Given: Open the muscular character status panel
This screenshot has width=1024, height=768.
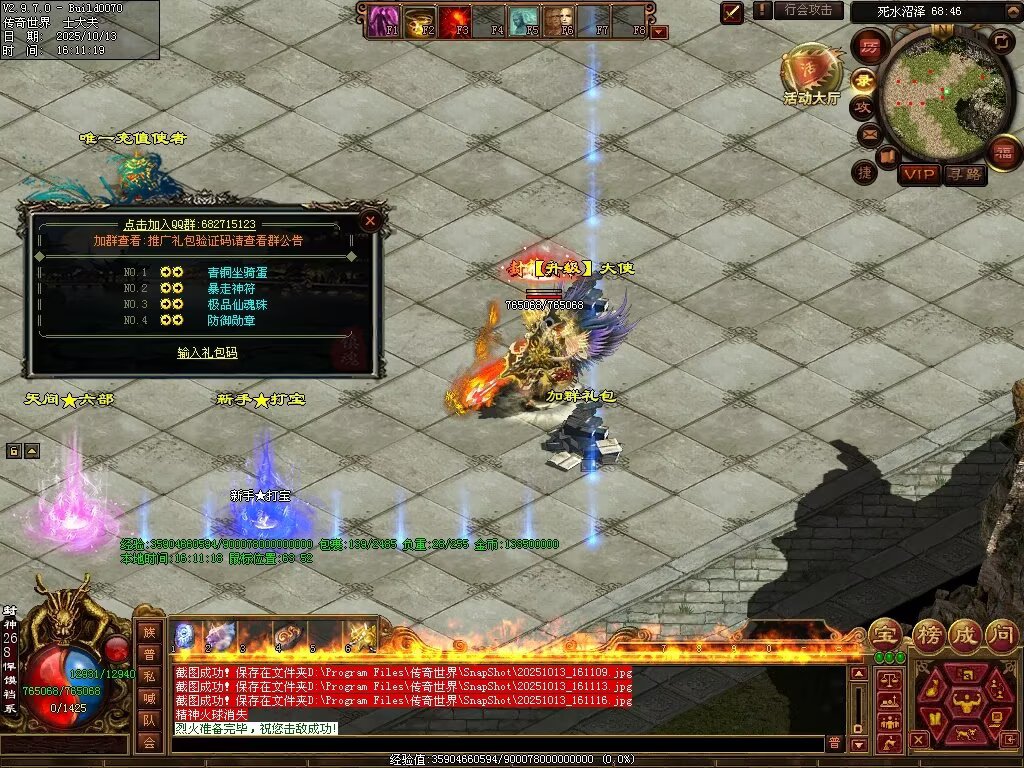Looking at the screenshot, I should click(x=966, y=703).
